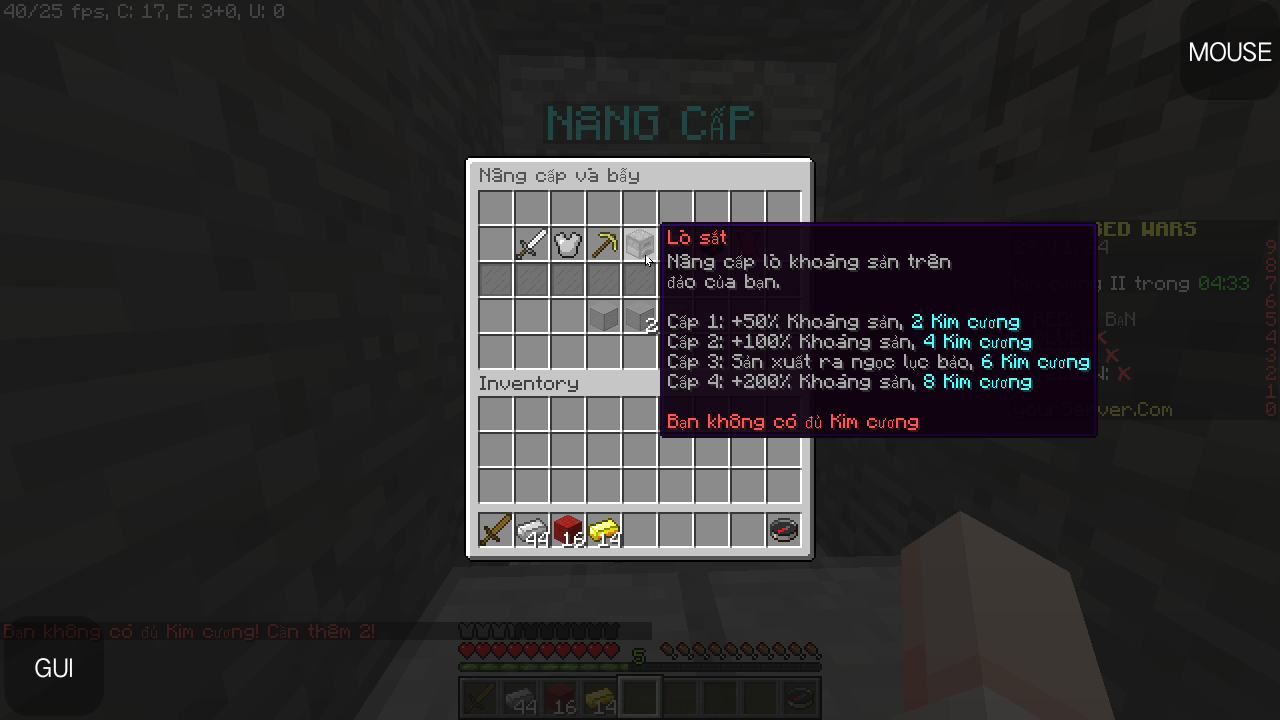The image size is (1280, 720).
Task: Click the chestplate armor upgrade icon
Action: coord(567,243)
